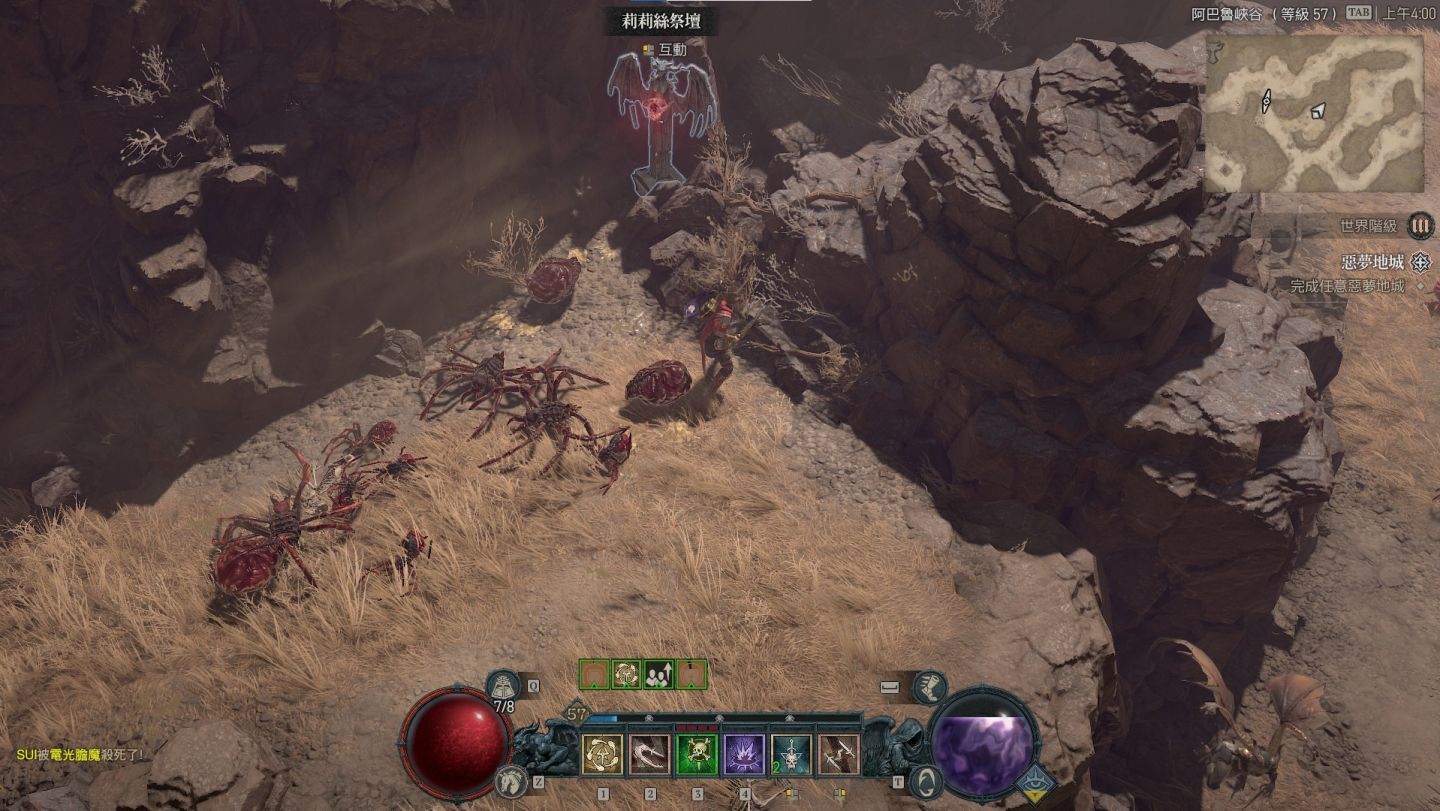This screenshot has height=811, width=1440.
Task: Use the evade boot icon
Action: 928,687
